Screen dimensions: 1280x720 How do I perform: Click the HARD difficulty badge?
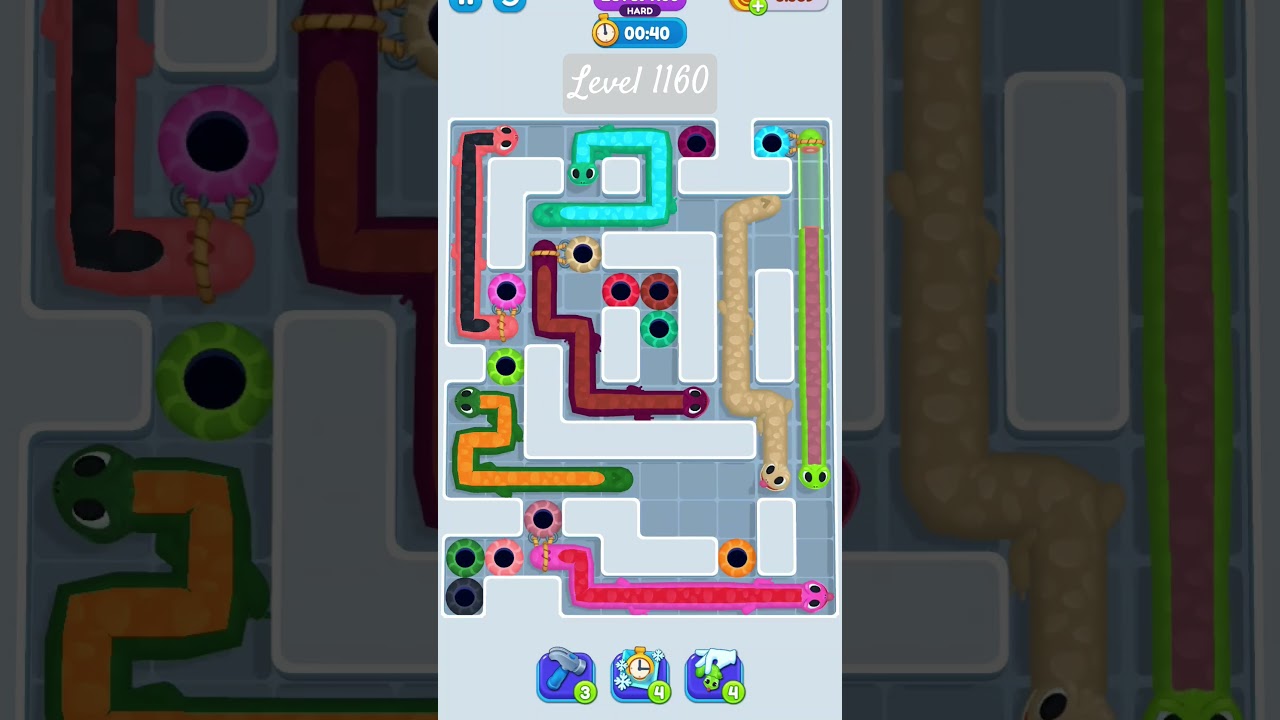point(639,10)
